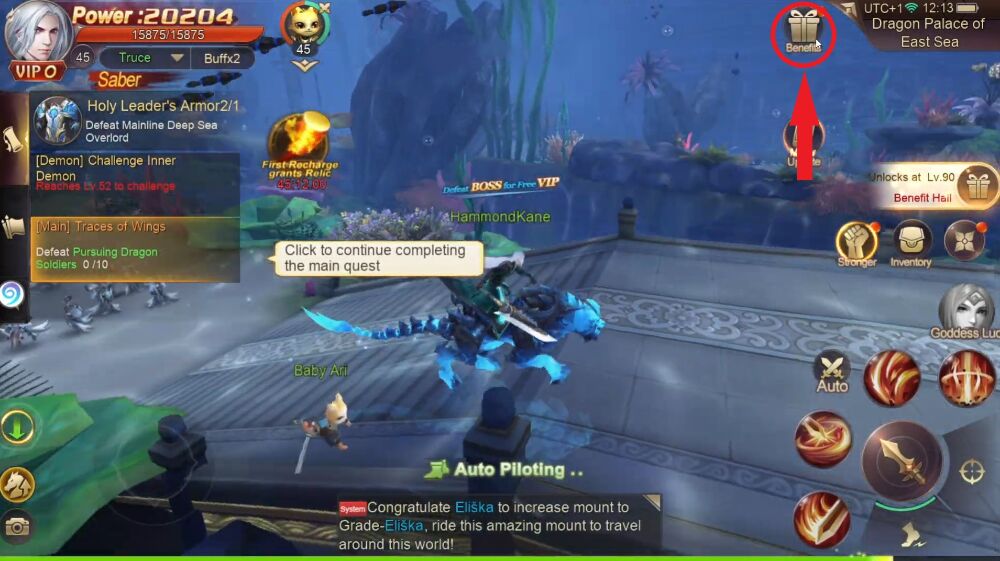The height and width of the screenshot is (561, 1000).
Task: Toggle the Auto battle crossed-swords button
Action: pyautogui.click(x=832, y=371)
